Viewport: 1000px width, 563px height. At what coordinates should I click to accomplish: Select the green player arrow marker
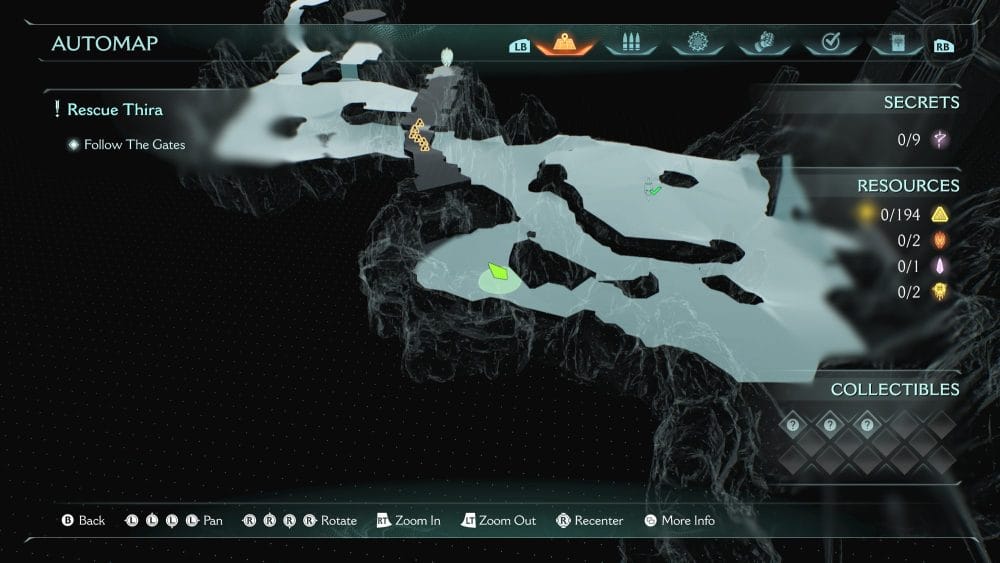(x=498, y=271)
